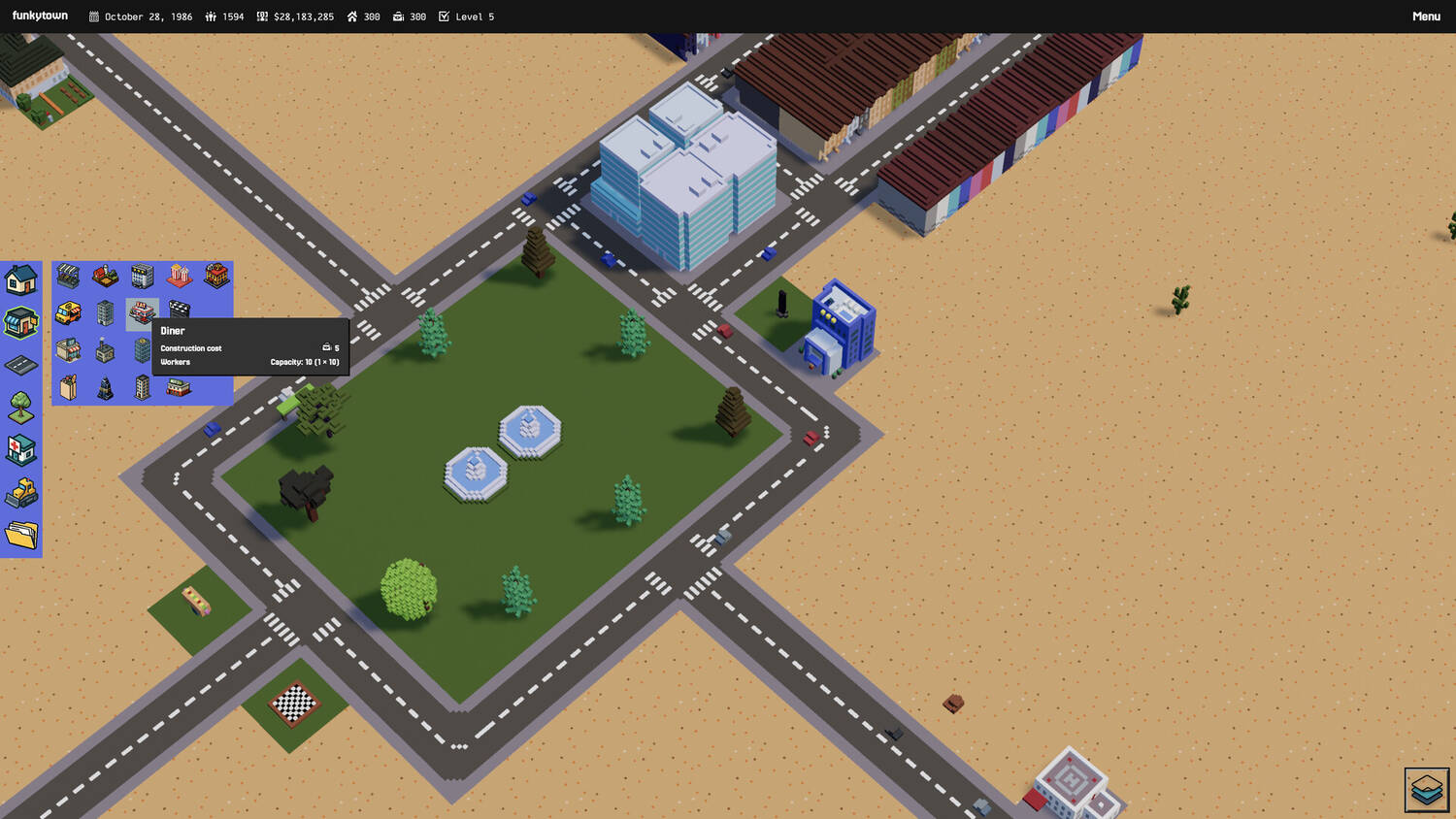Select the residential house category
This screenshot has height=819, width=1456.
21,280
